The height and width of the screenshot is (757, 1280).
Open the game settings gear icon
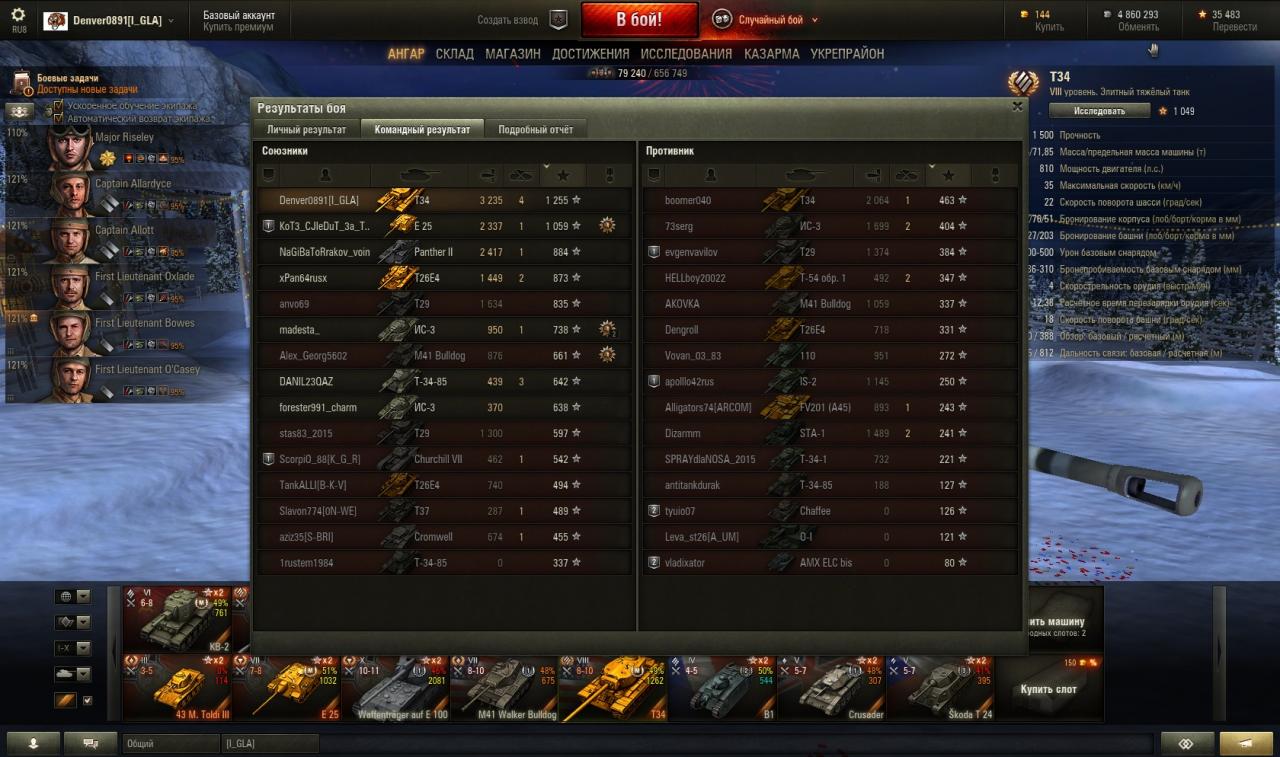[18, 15]
